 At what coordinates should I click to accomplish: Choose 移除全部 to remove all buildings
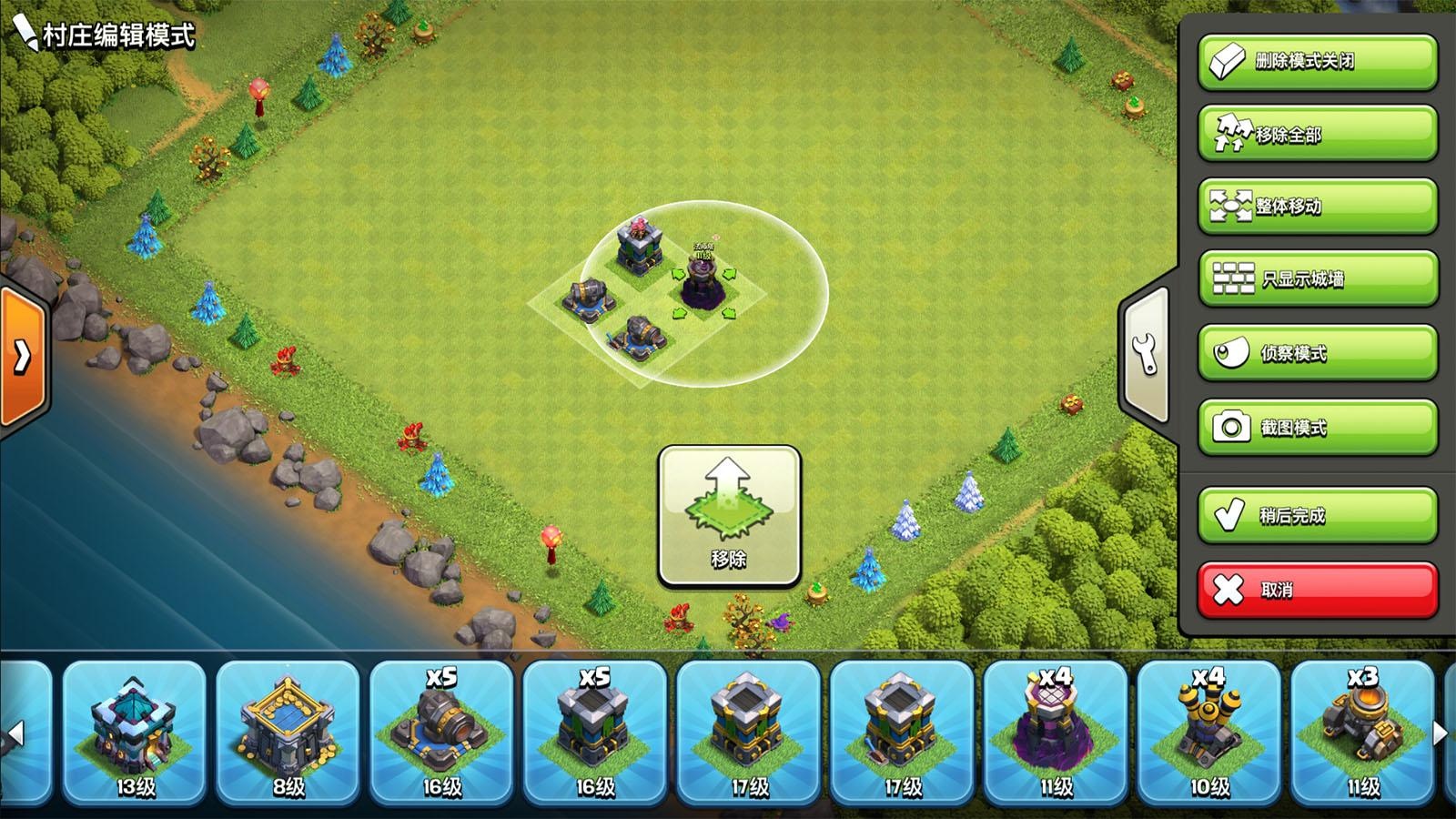click(1317, 134)
